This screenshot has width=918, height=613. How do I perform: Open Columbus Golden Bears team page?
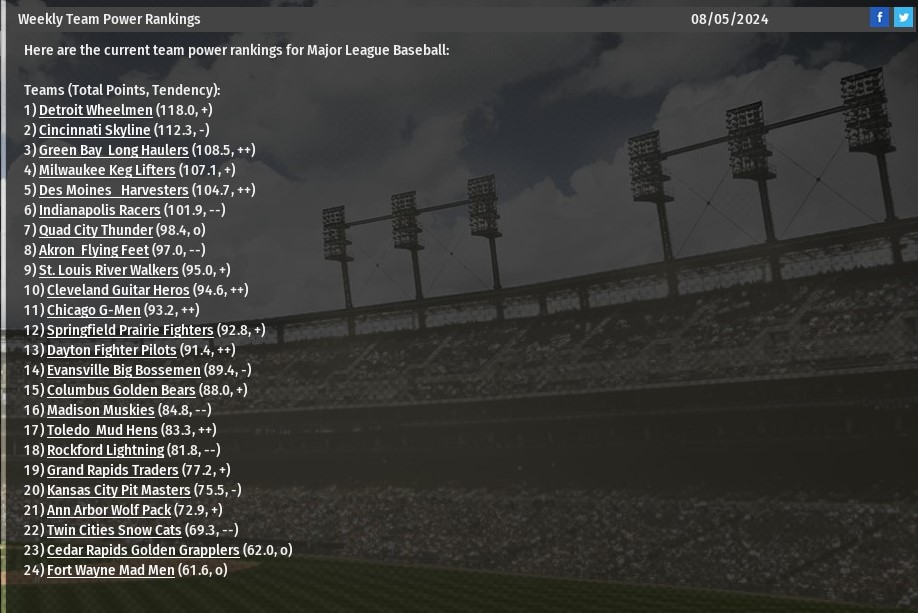point(121,390)
